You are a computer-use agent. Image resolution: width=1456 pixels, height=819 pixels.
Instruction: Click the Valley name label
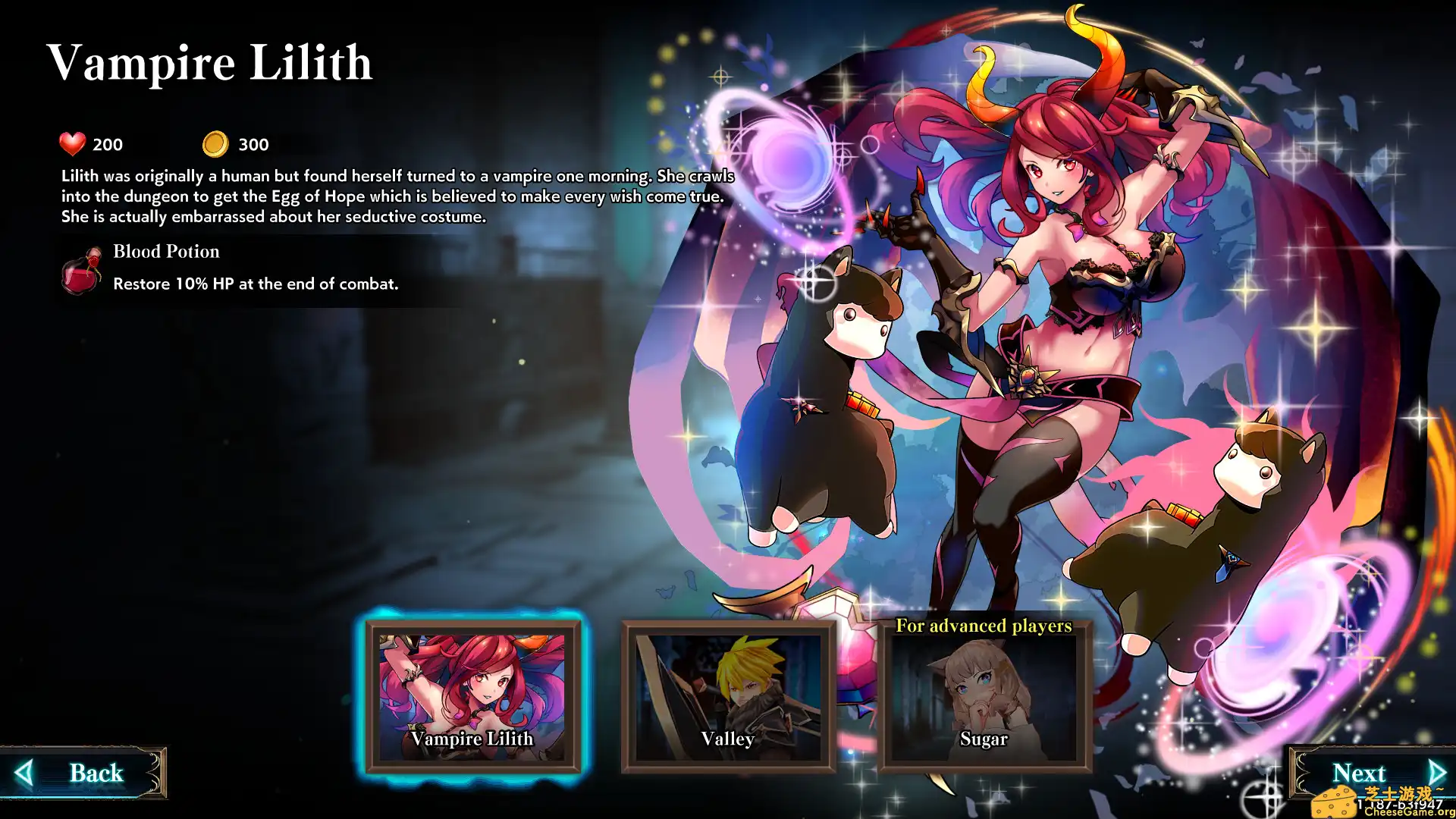pos(726,739)
